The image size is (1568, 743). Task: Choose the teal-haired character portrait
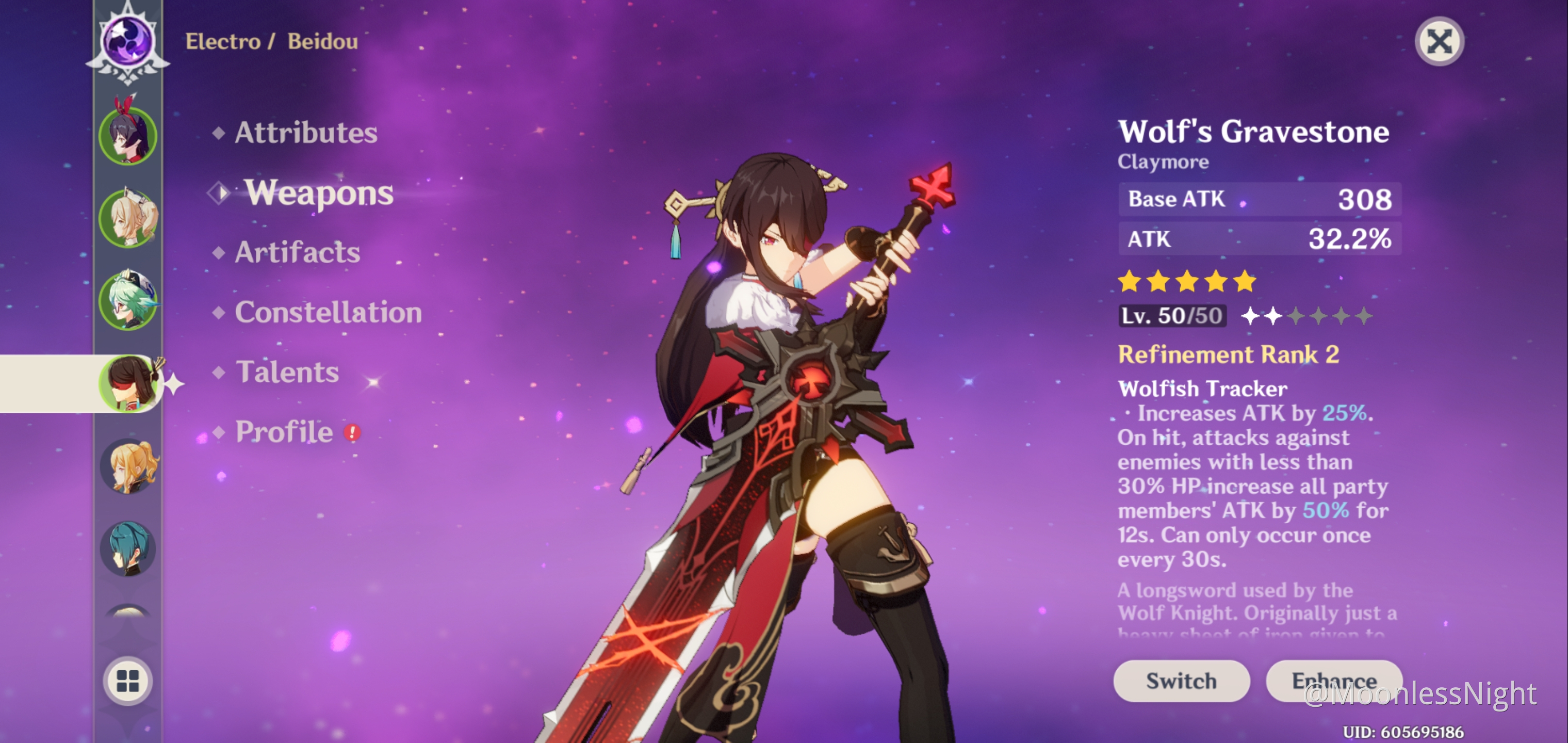click(x=128, y=548)
